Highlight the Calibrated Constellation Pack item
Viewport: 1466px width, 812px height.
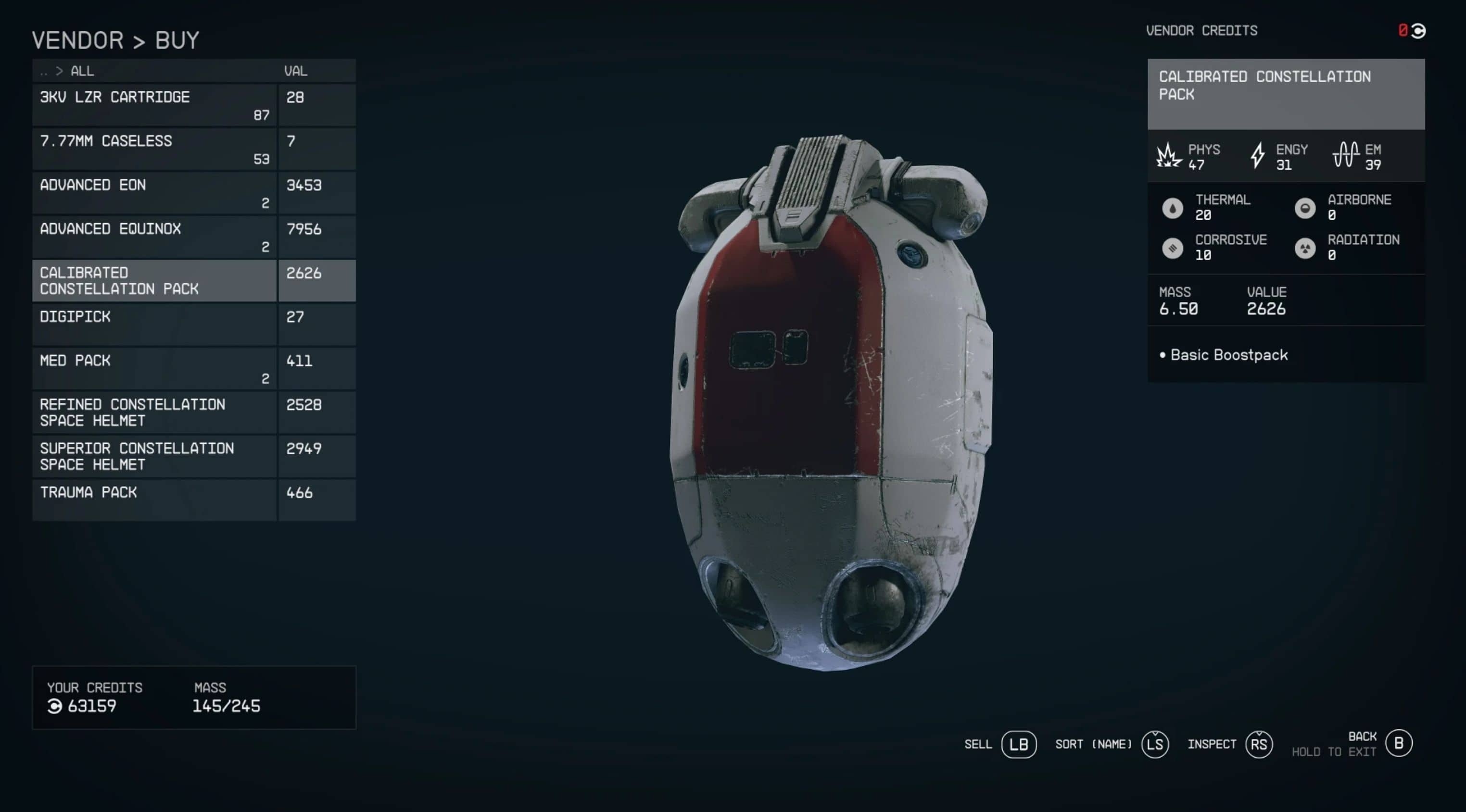(154, 281)
